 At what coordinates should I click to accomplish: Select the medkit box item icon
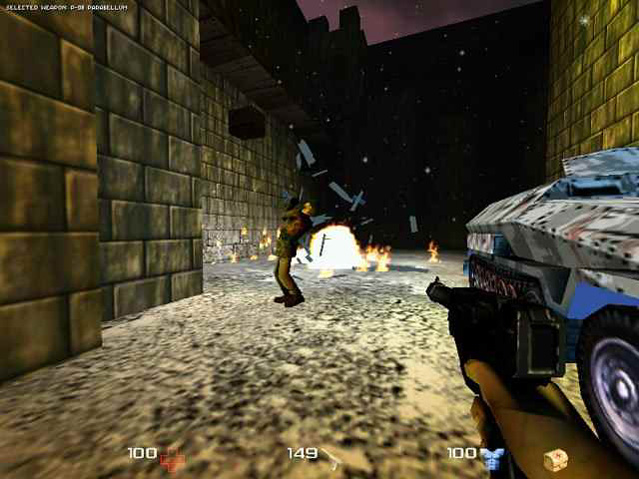tap(554, 460)
